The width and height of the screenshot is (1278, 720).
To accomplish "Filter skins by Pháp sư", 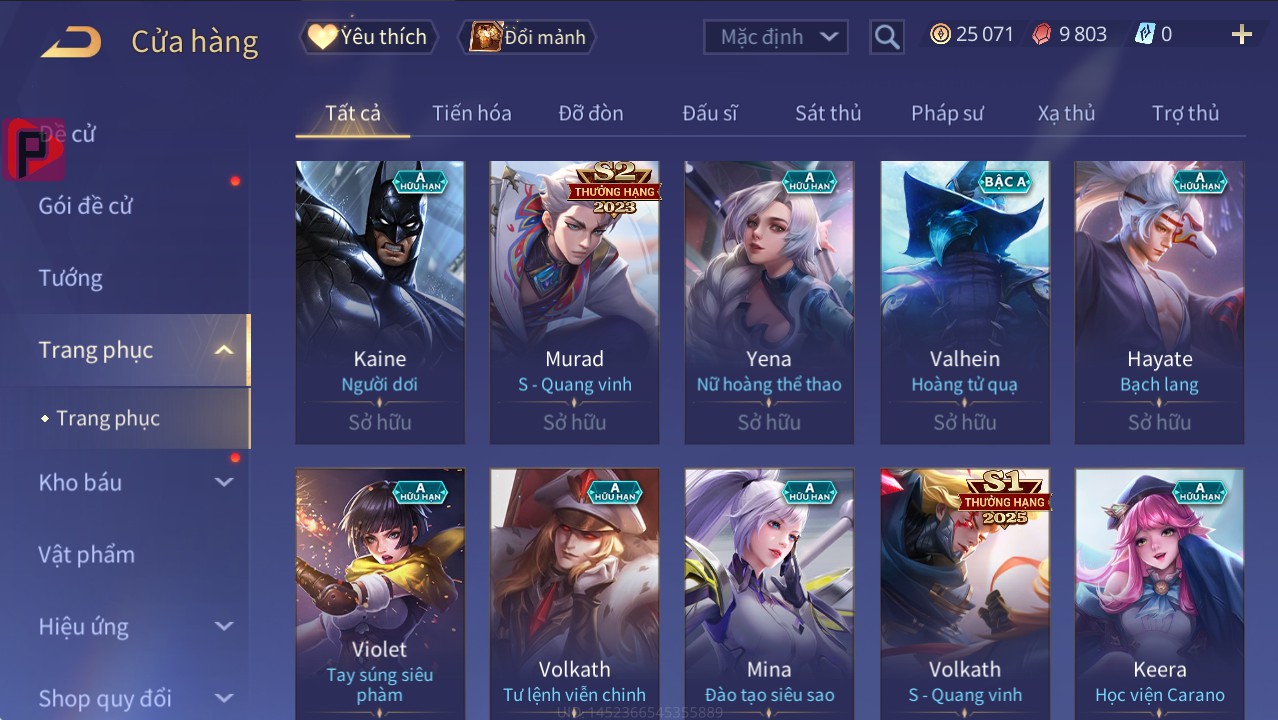I will tap(947, 113).
